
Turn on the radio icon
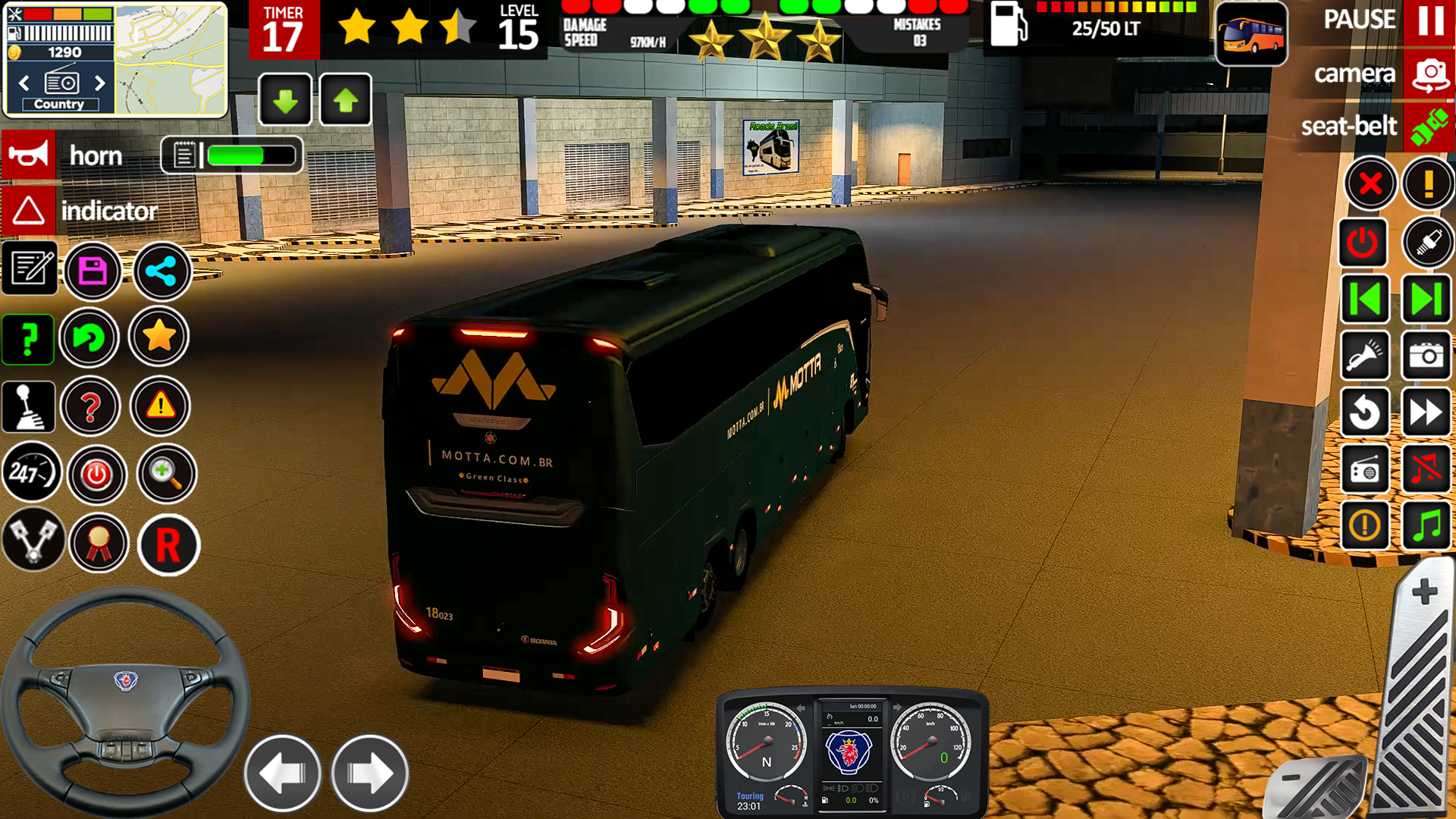coord(1364,470)
